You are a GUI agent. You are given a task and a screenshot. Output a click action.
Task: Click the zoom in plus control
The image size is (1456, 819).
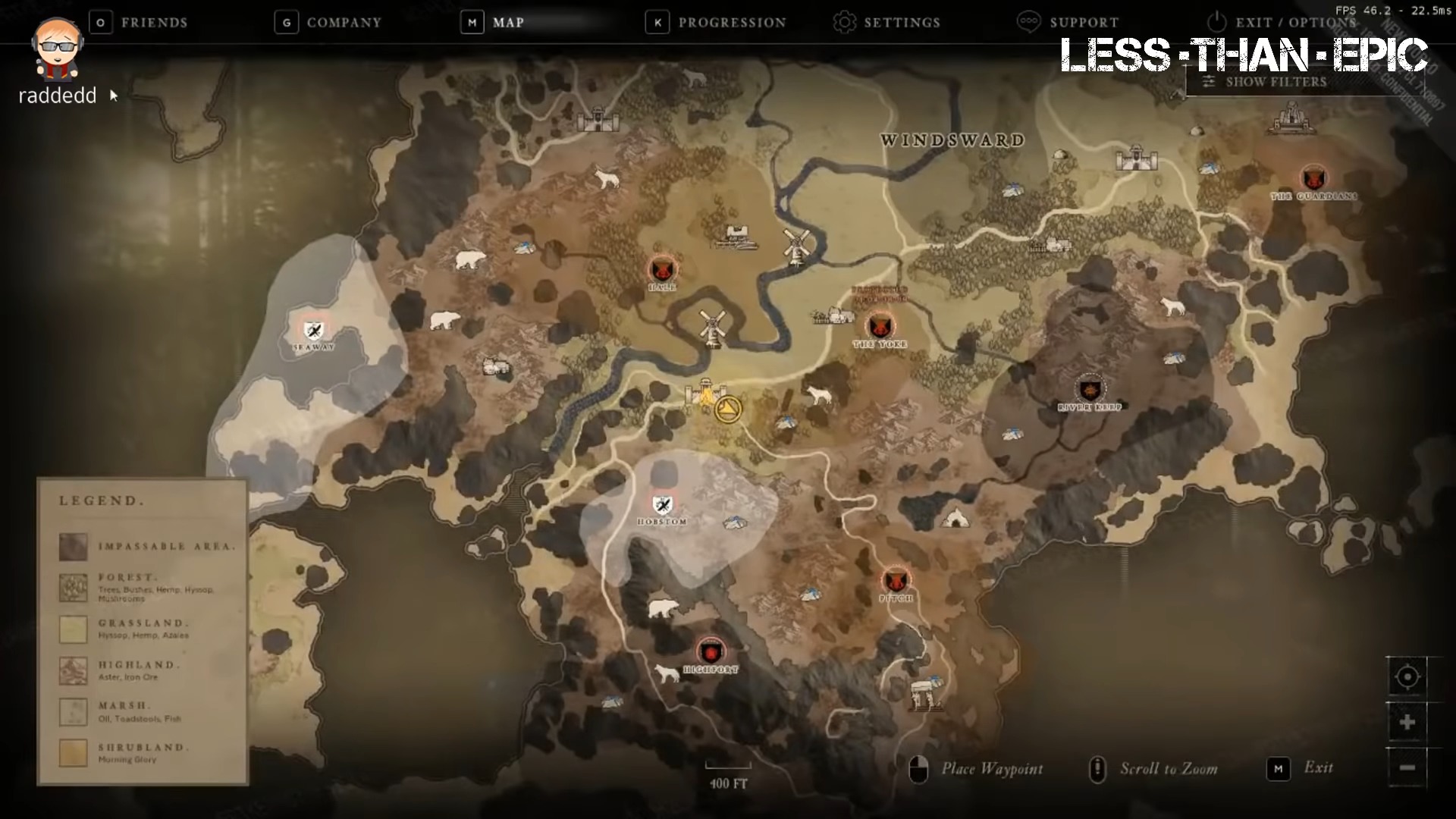pos(1407,722)
